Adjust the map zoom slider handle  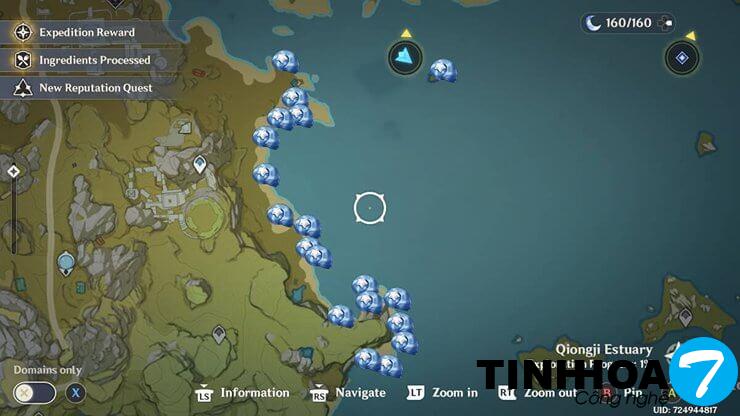[13, 172]
